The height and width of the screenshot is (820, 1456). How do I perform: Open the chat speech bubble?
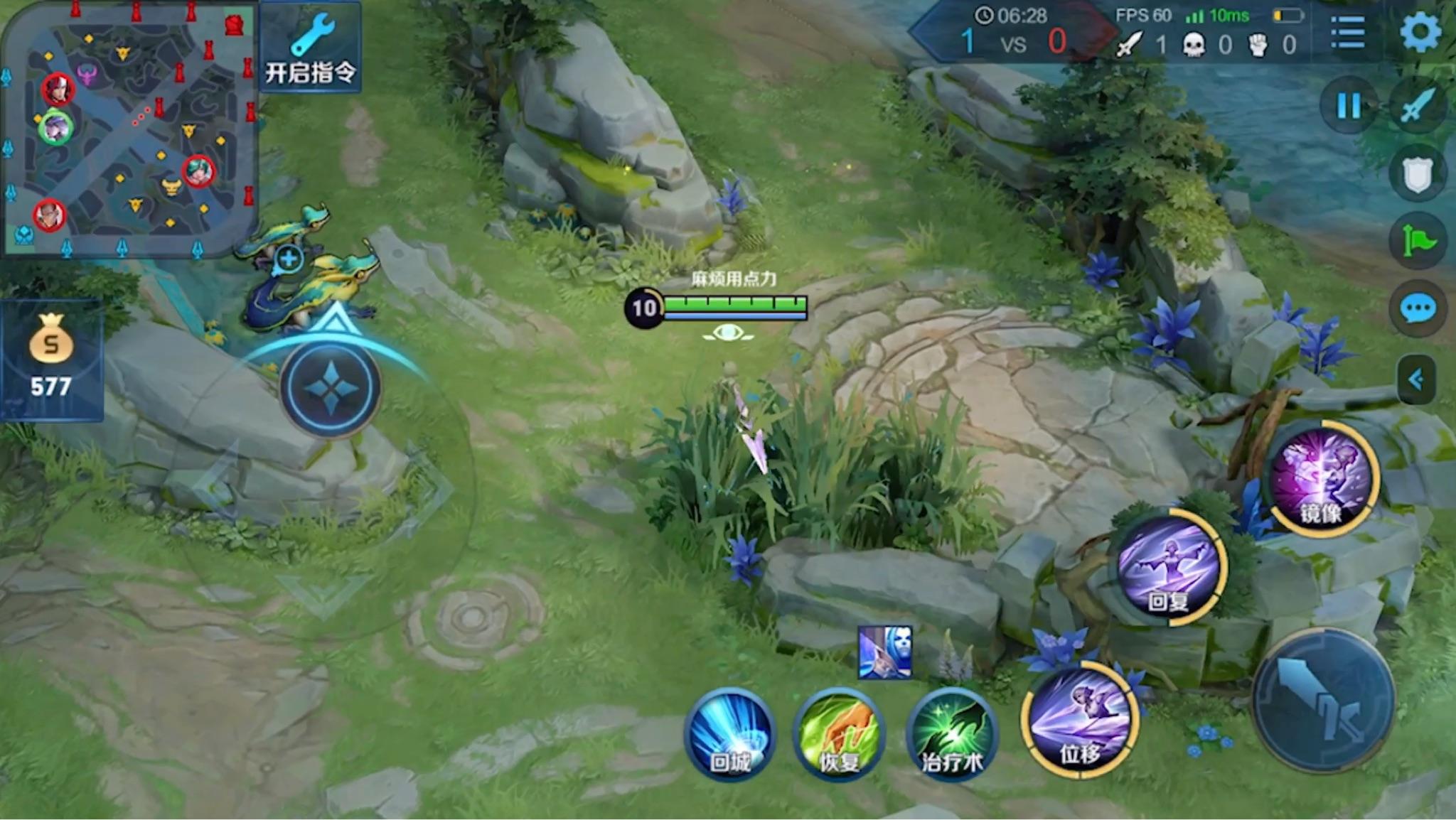[1417, 309]
